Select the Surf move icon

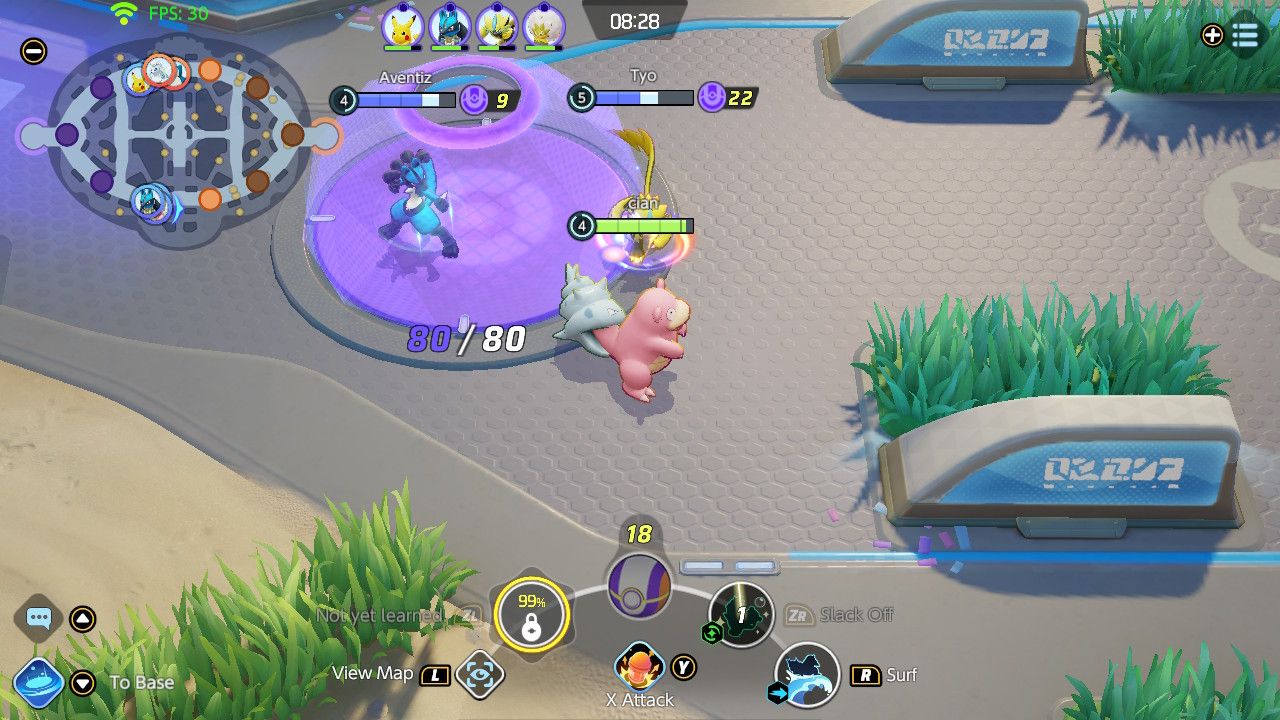pyautogui.click(x=808, y=677)
